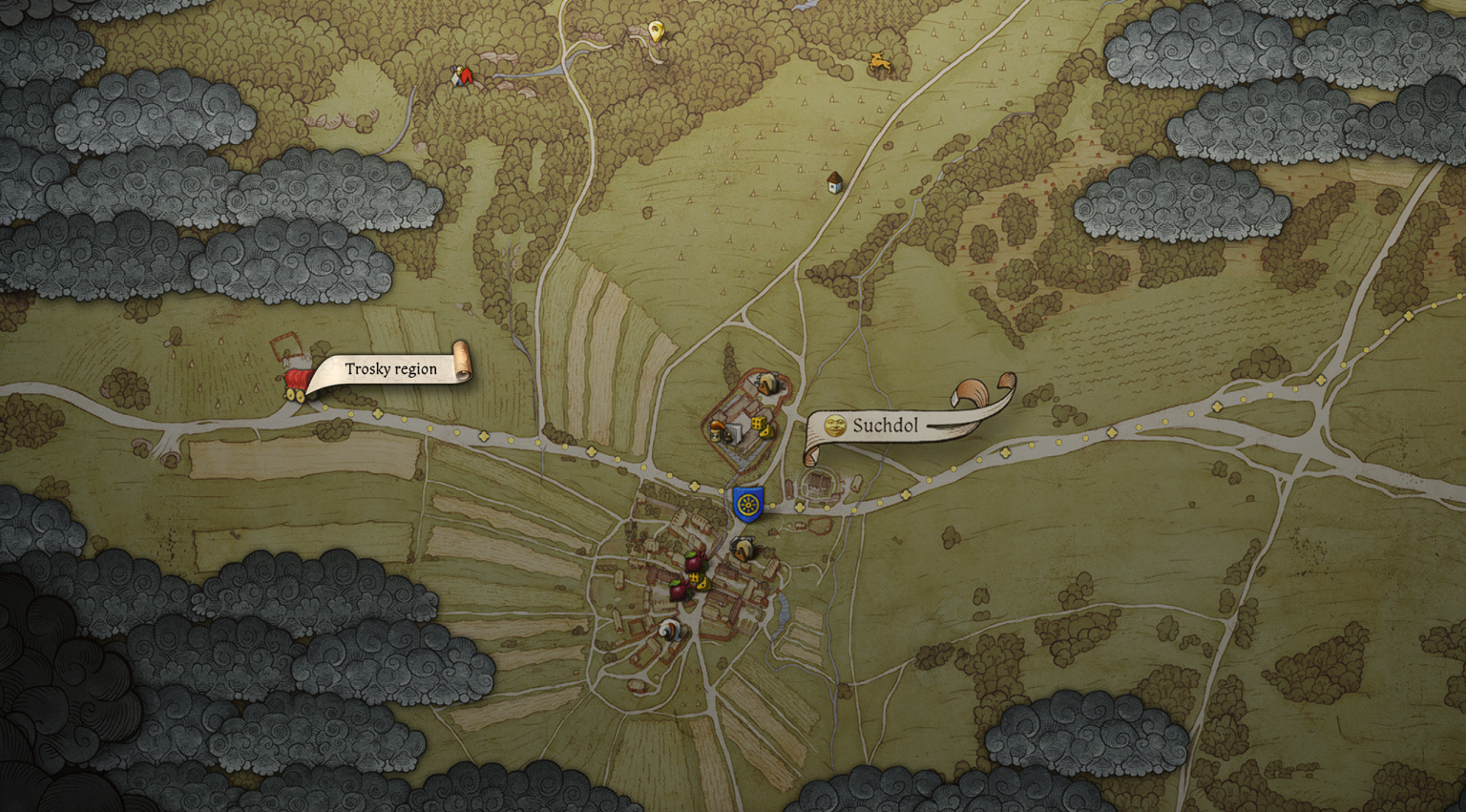Click the helmet icon atop Suchdol fortress
The height and width of the screenshot is (812, 1466).
click(x=767, y=385)
